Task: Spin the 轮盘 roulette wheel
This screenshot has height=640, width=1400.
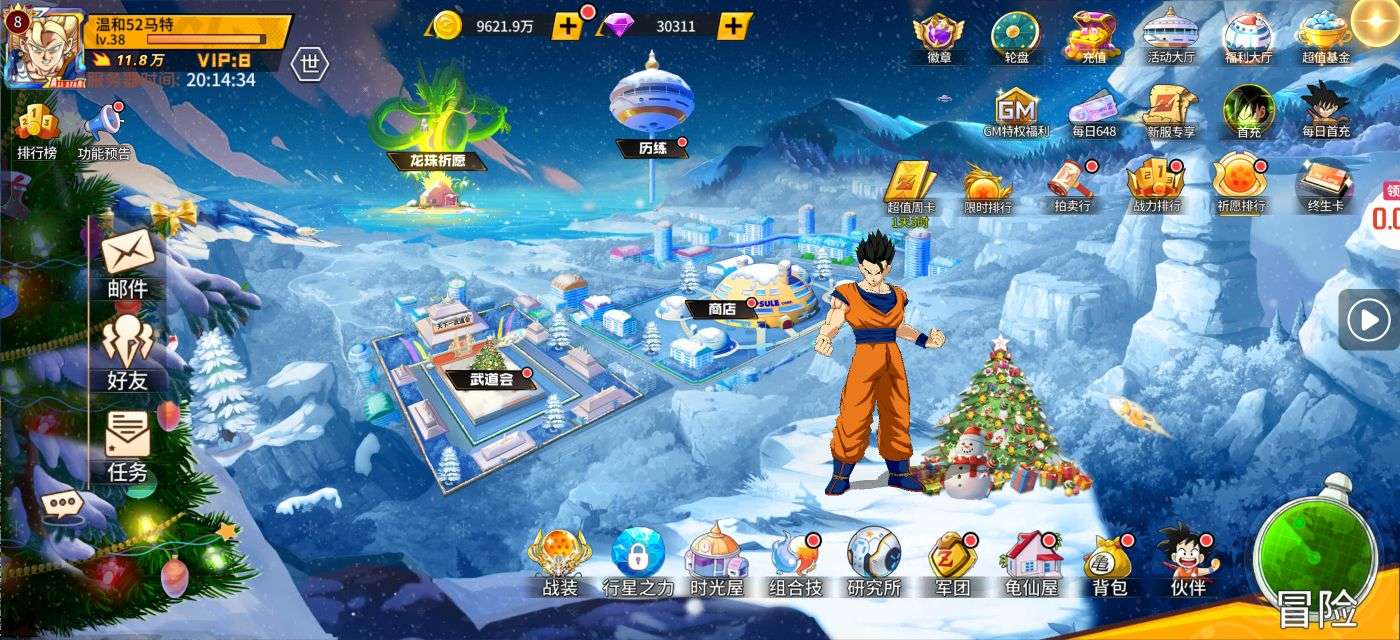Action: click(1015, 37)
